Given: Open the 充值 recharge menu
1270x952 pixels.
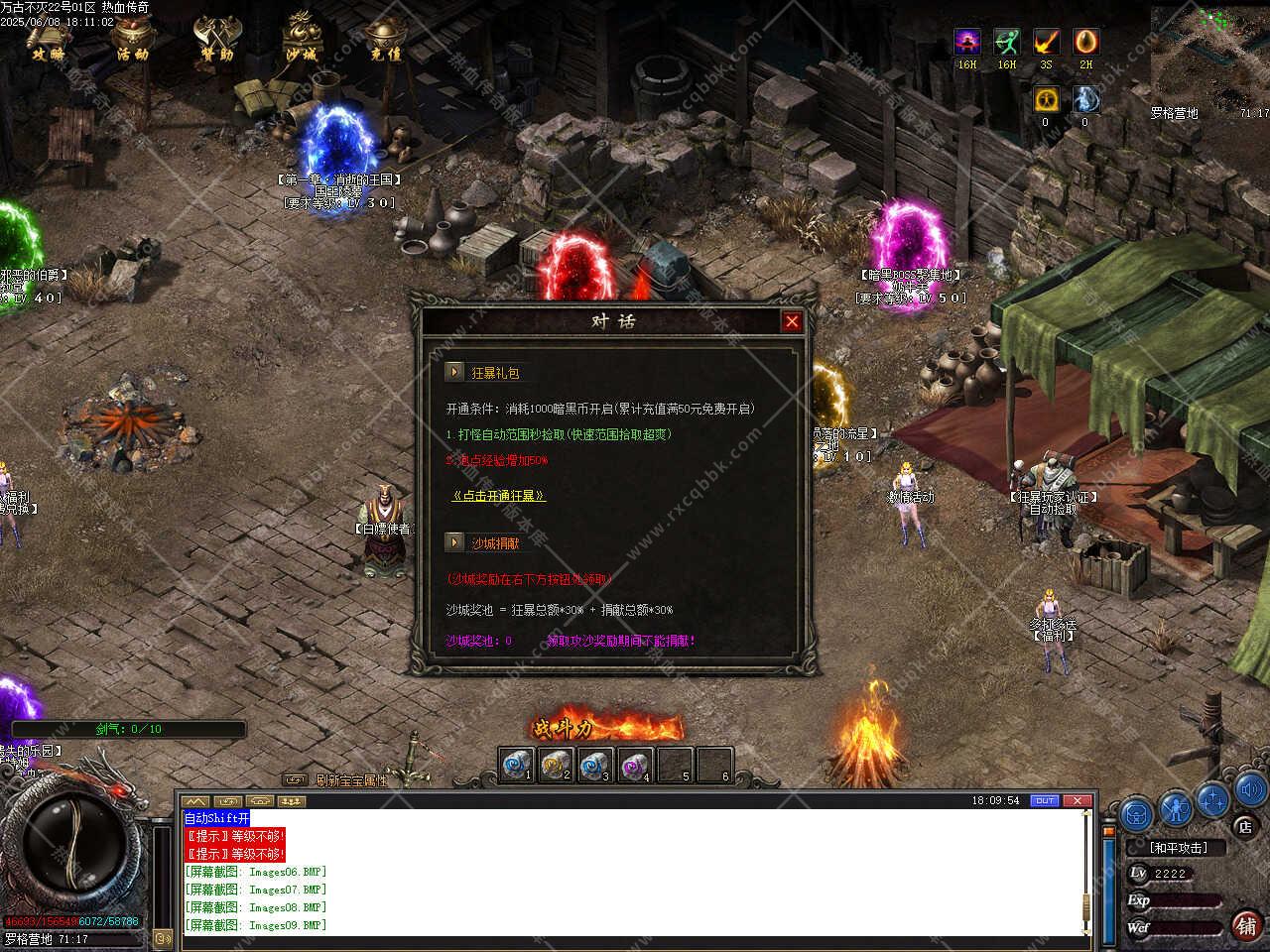Looking at the screenshot, I should pyautogui.click(x=385, y=40).
